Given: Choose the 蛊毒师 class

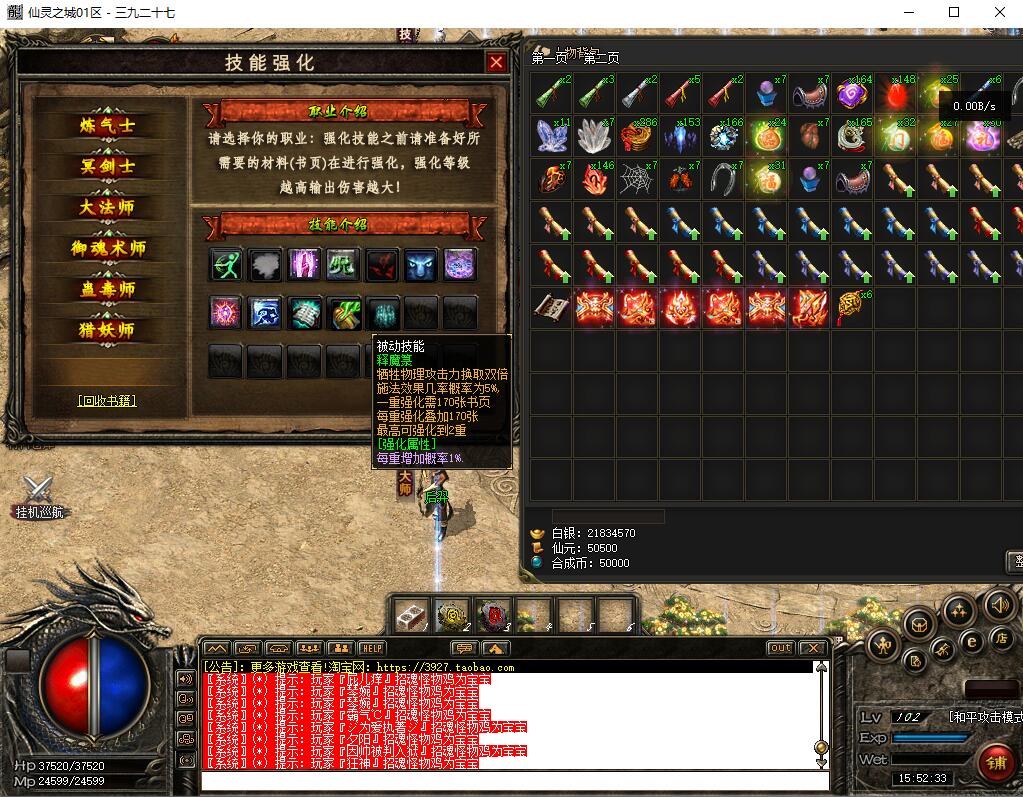Looking at the screenshot, I should tap(107, 290).
